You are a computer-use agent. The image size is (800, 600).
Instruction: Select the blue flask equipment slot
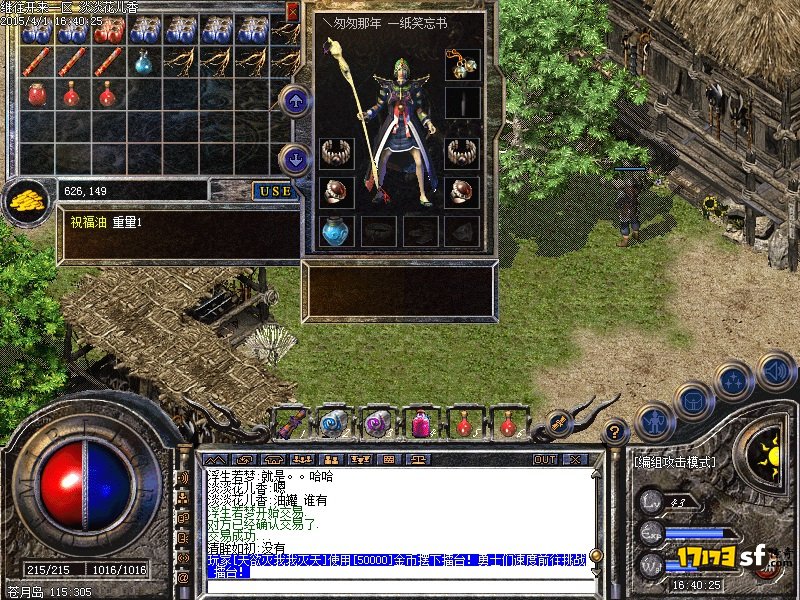(x=336, y=231)
